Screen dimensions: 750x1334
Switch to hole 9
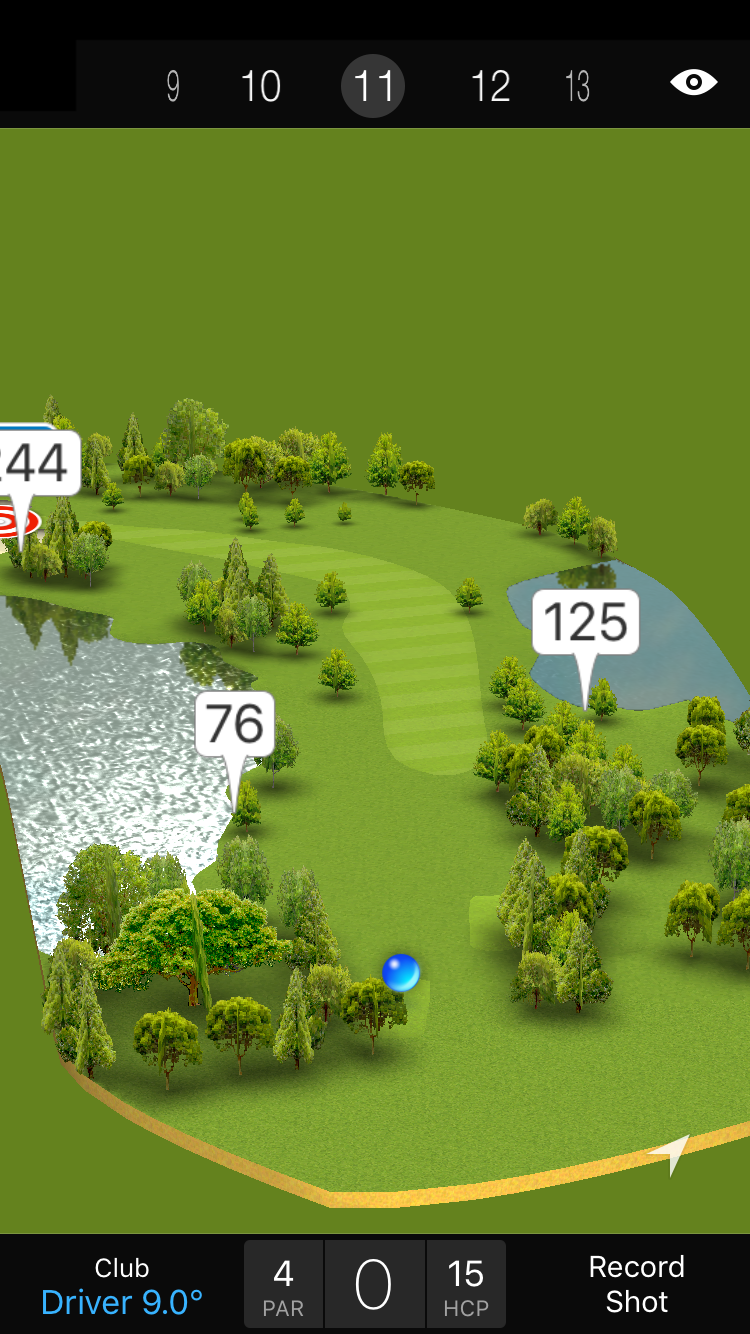pyautogui.click(x=173, y=87)
